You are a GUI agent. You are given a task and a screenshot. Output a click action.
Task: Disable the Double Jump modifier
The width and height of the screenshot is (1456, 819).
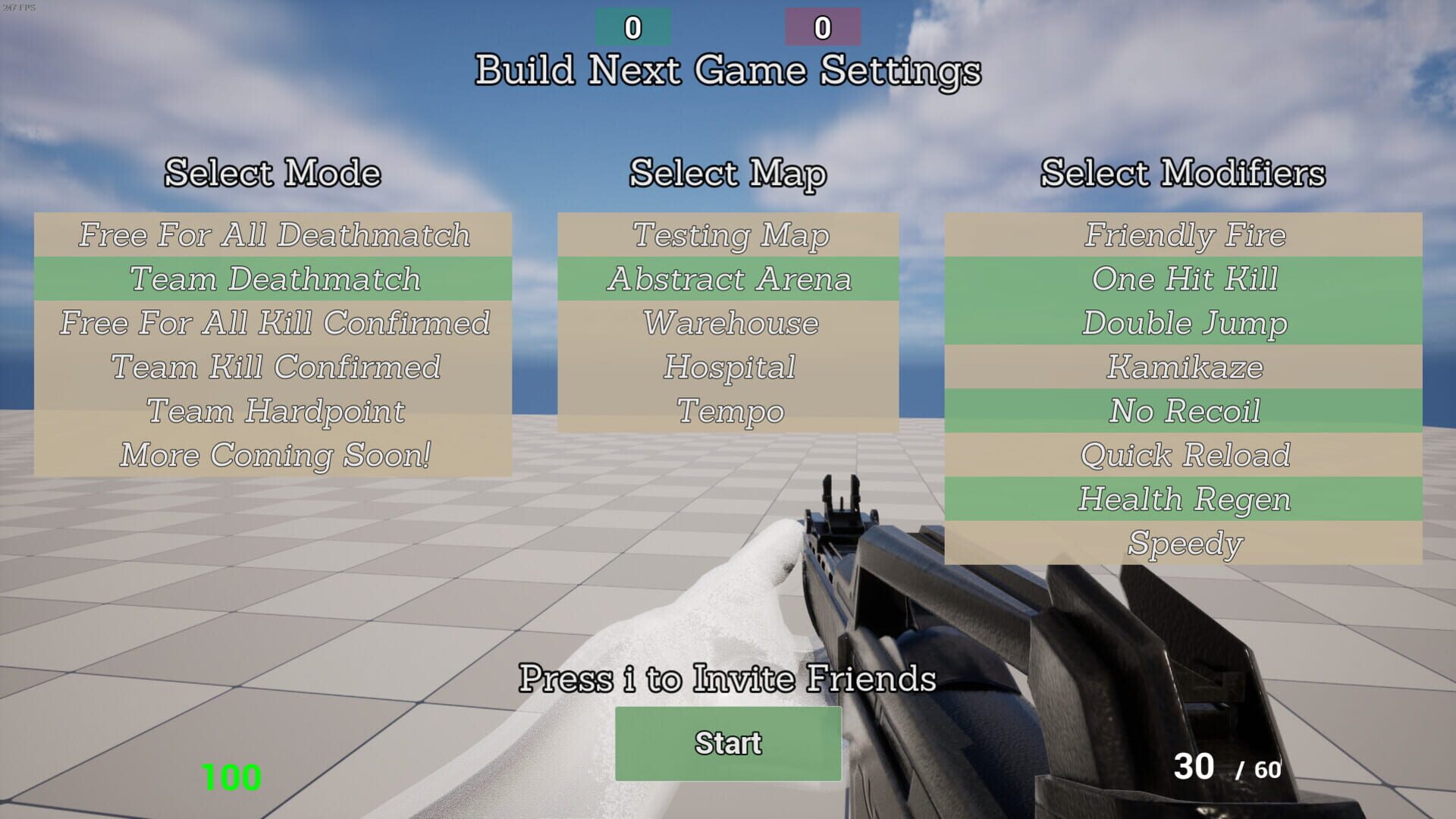[x=1183, y=323]
